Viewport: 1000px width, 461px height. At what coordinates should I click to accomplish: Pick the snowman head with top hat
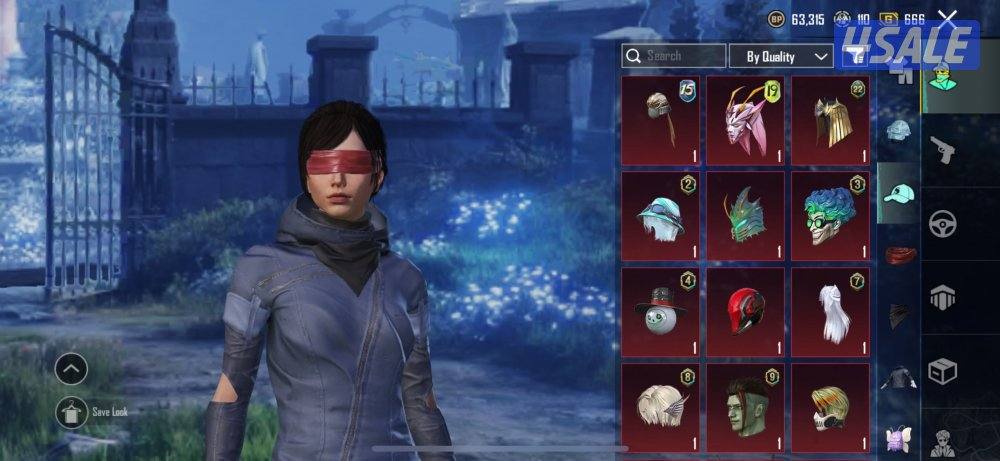coord(661,310)
